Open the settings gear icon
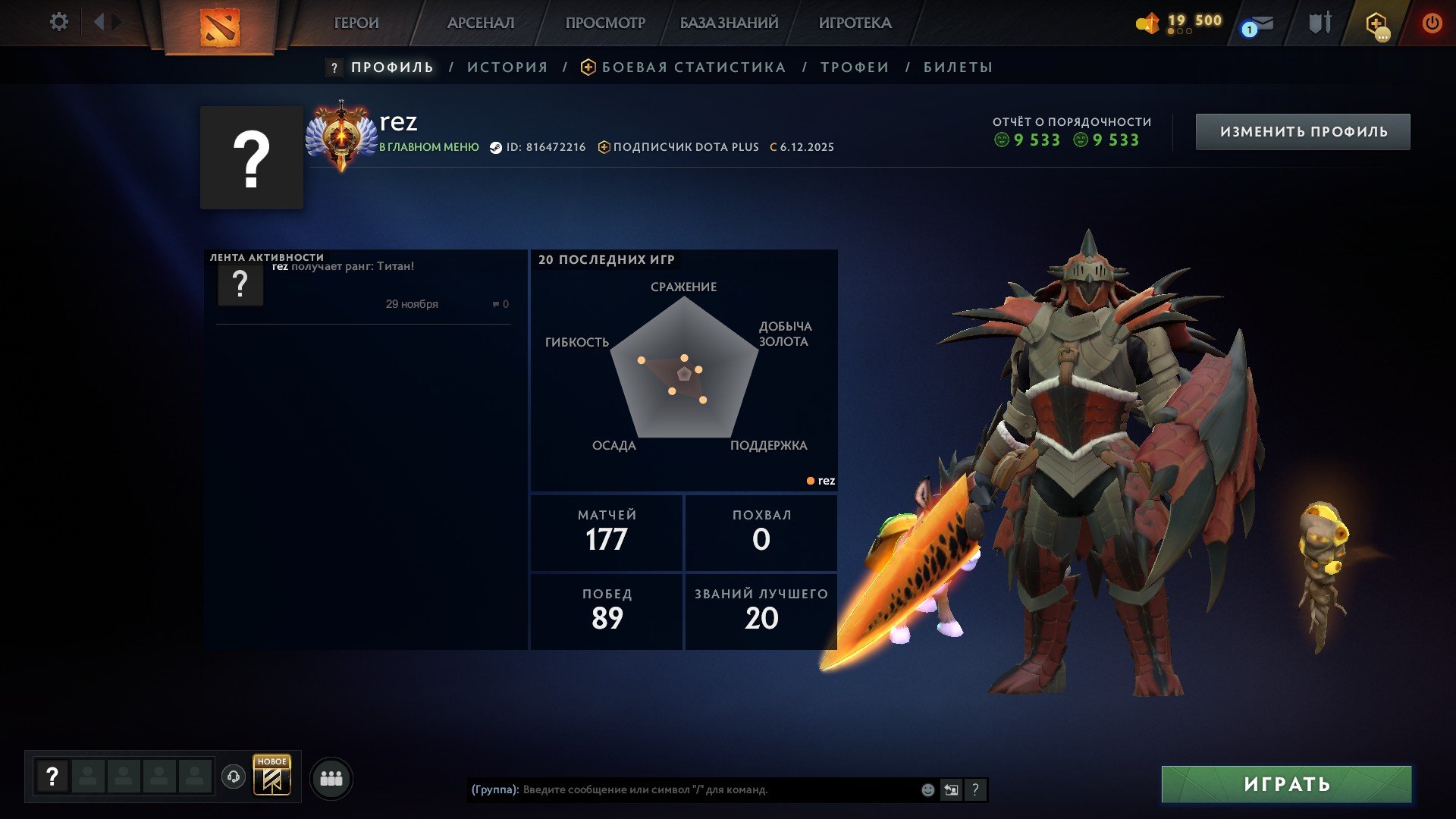The height and width of the screenshot is (819, 1456). (x=59, y=22)
